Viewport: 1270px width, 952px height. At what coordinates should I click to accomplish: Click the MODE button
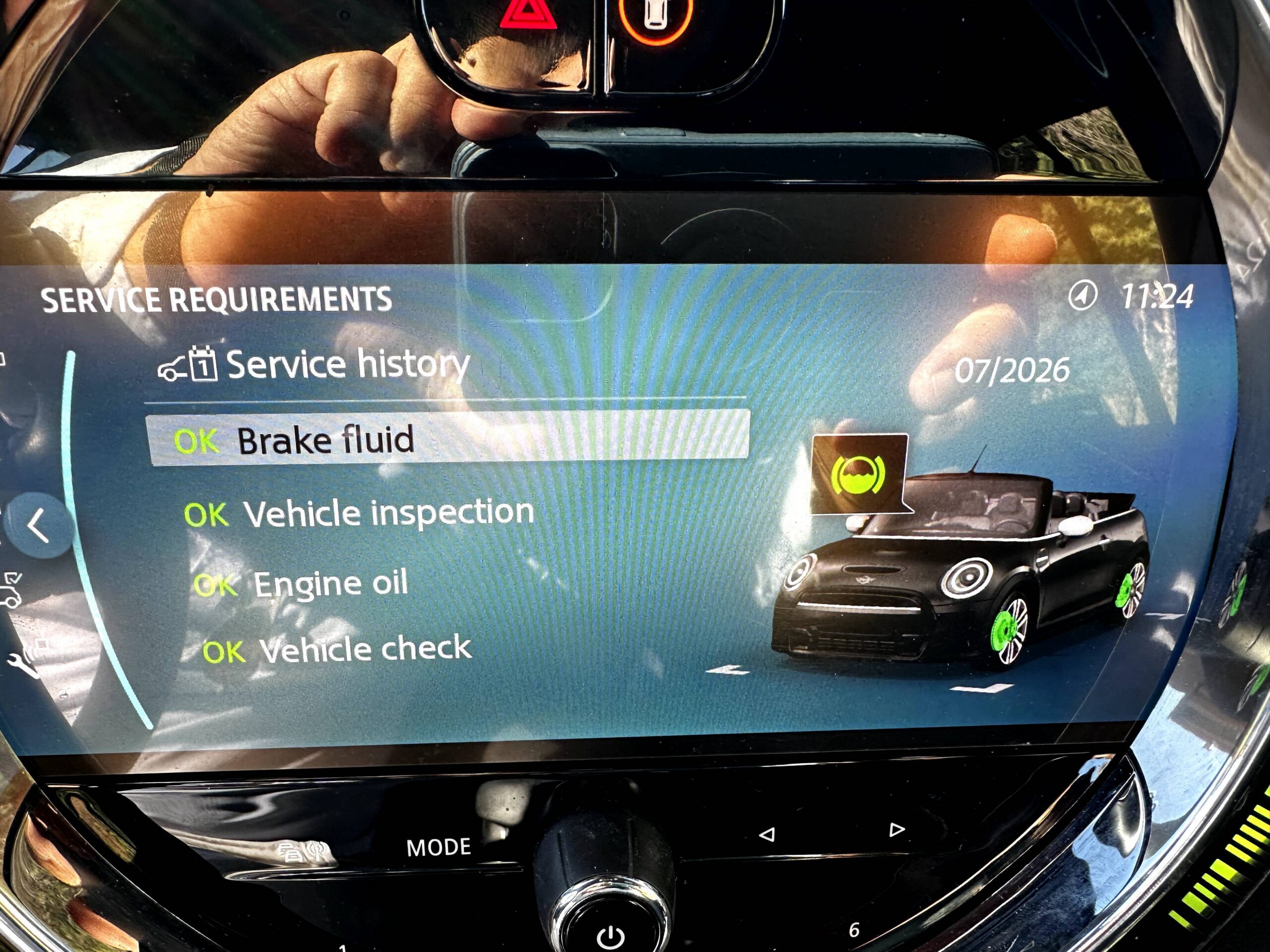click(439, 847)
